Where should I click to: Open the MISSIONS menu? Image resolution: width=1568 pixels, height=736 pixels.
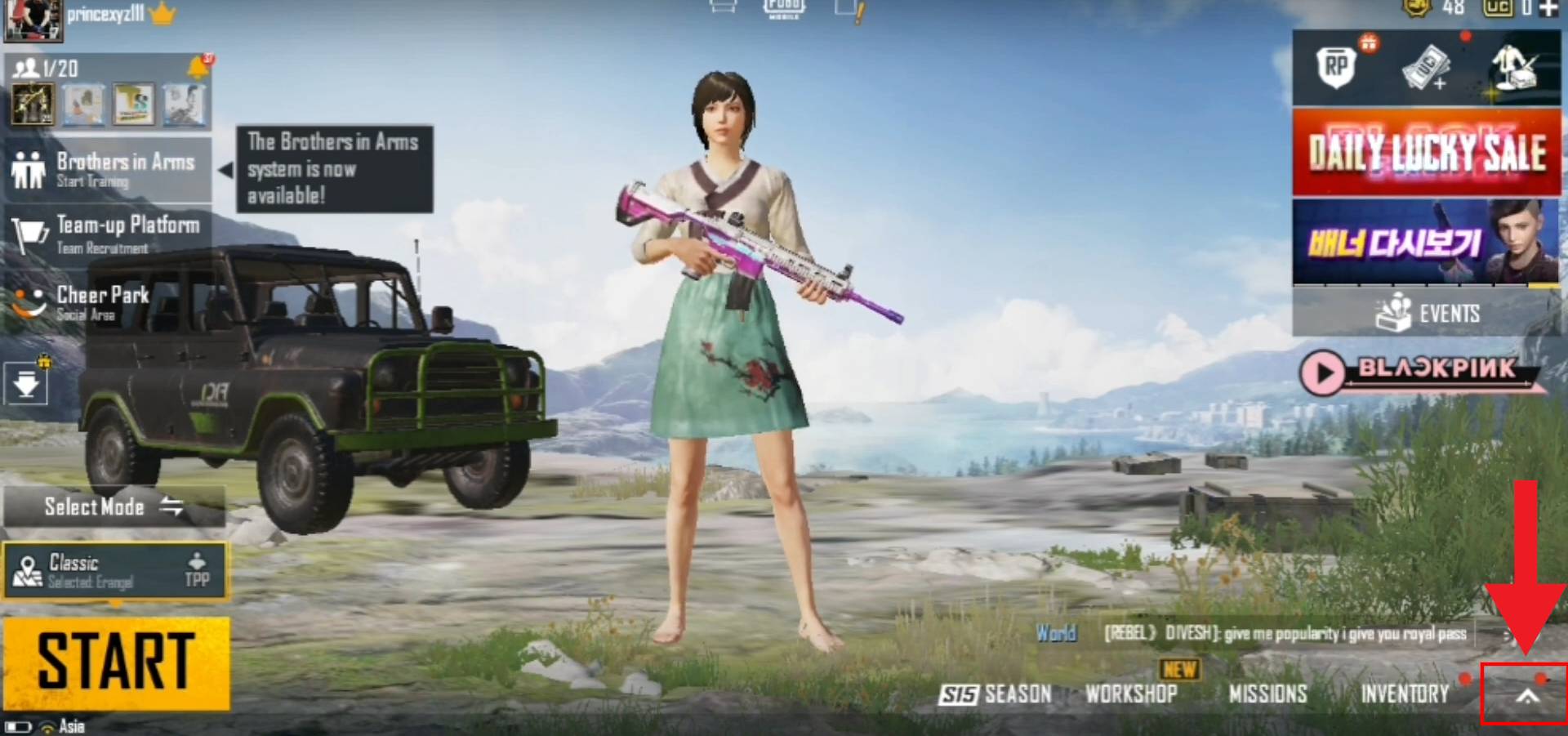point(1267,694)
